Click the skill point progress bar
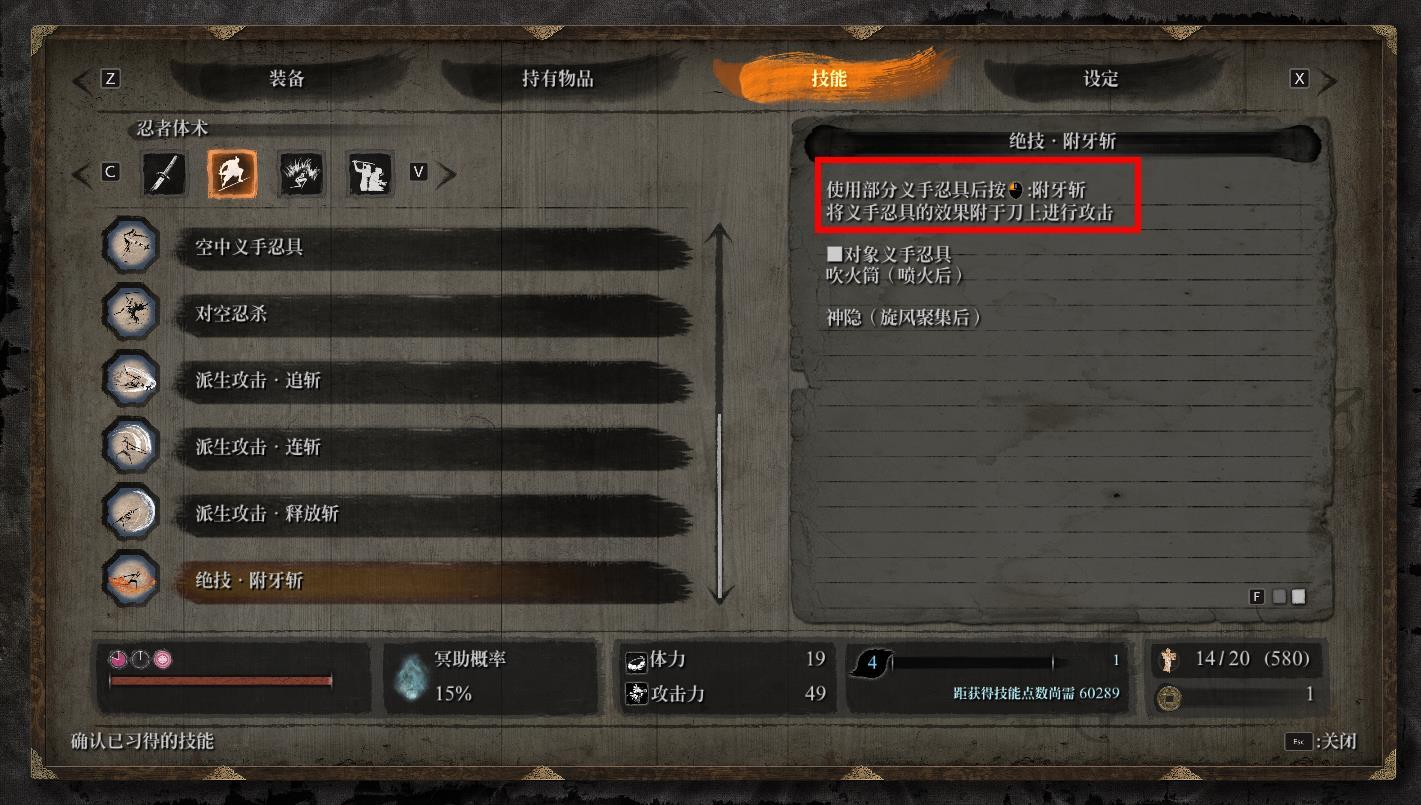Viewport: 1421px width, 805px height. click(x=980, y=661)
